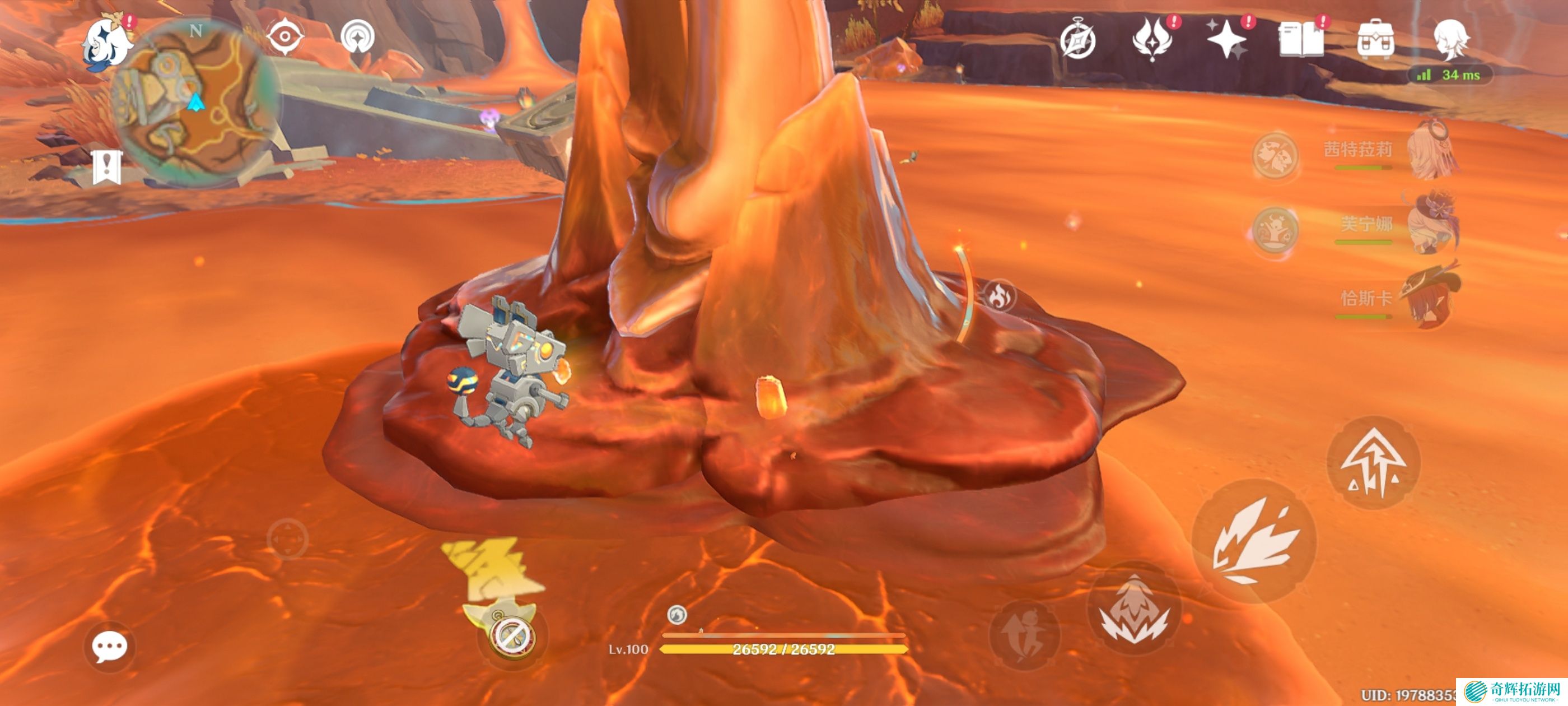Tap the spiral signal icon beside the minimap
1568x706 pixels.
(357, 36)
